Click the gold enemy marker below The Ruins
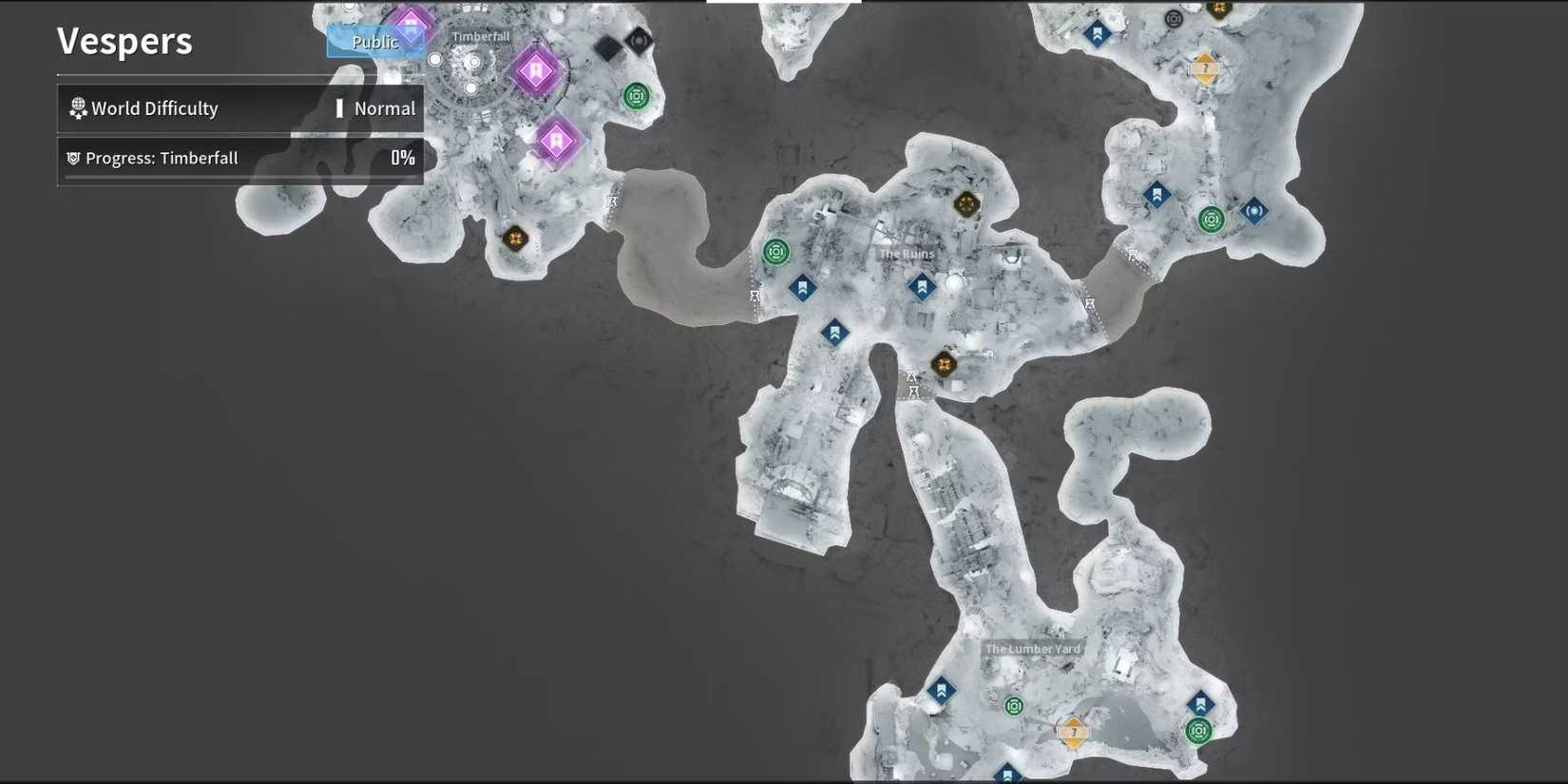 click(943, 365)
